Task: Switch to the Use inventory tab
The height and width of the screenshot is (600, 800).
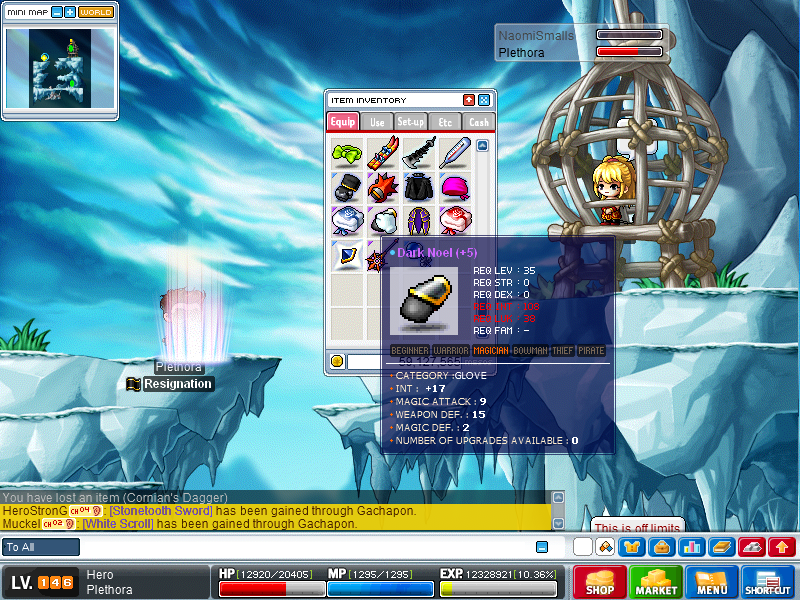Action: click(377, 122)
